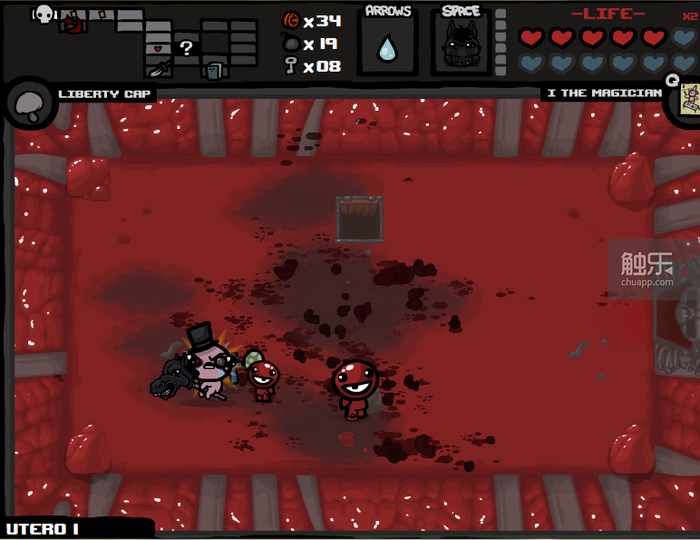Viewport: 700px width, 540px height.
Task: Choose the sword room on the minimap
Action: tap(159, 69)
